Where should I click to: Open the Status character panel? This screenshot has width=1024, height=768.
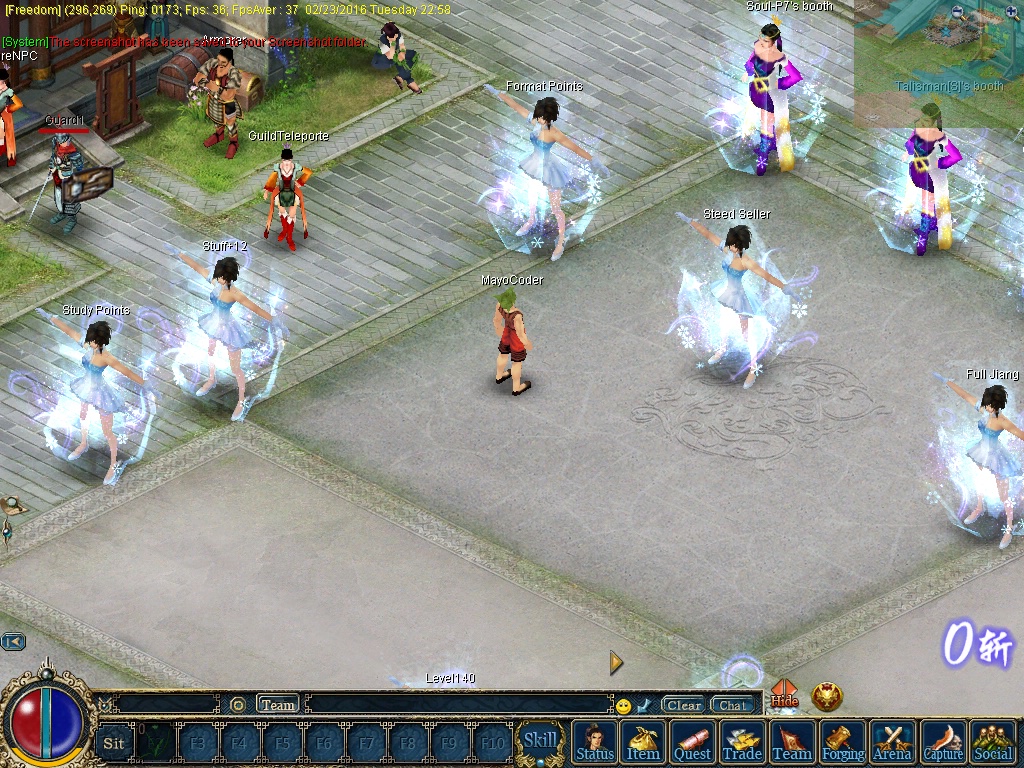tap(595, 742)
